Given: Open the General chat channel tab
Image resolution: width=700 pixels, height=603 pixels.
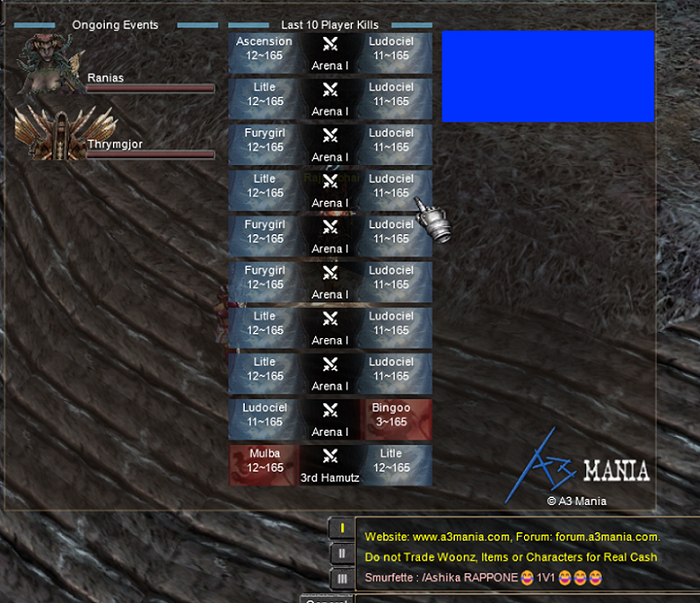Looking at the screenshot, I should click(x=327, y=599).
